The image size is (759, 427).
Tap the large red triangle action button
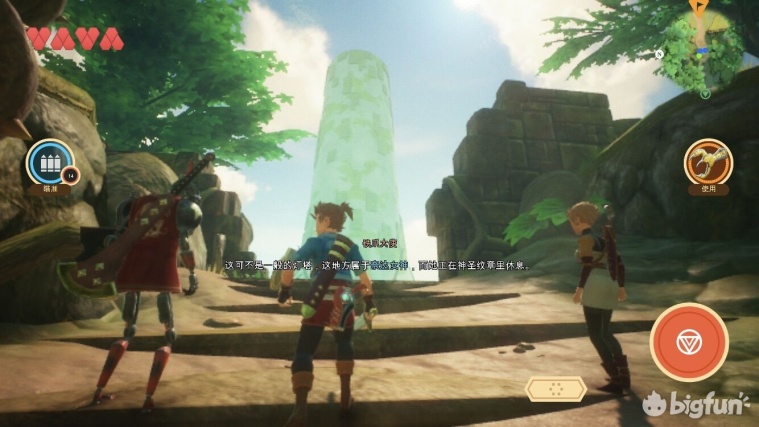tap(689, 342)
